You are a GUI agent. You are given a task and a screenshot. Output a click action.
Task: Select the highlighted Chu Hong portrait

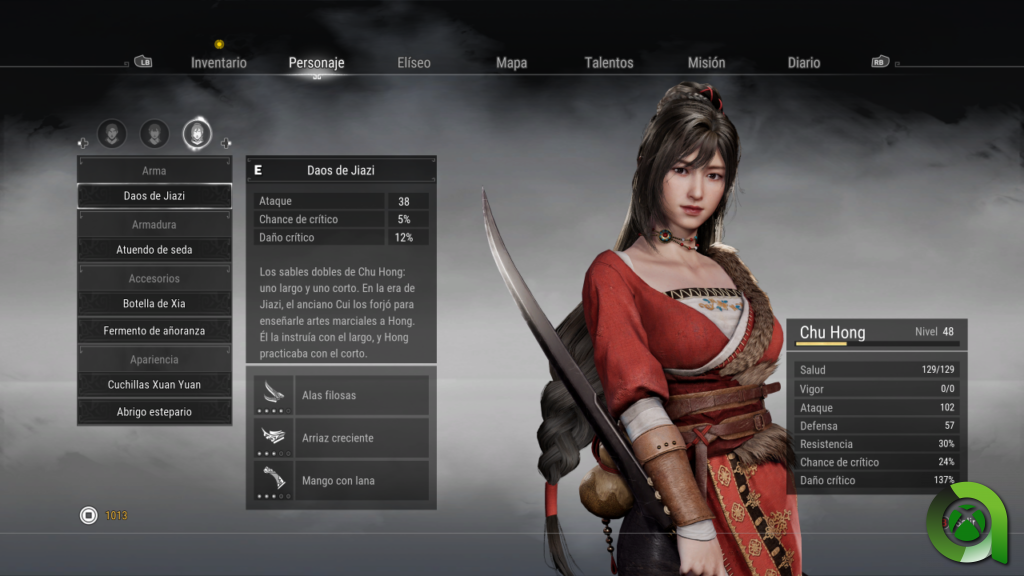click(197, 133)
